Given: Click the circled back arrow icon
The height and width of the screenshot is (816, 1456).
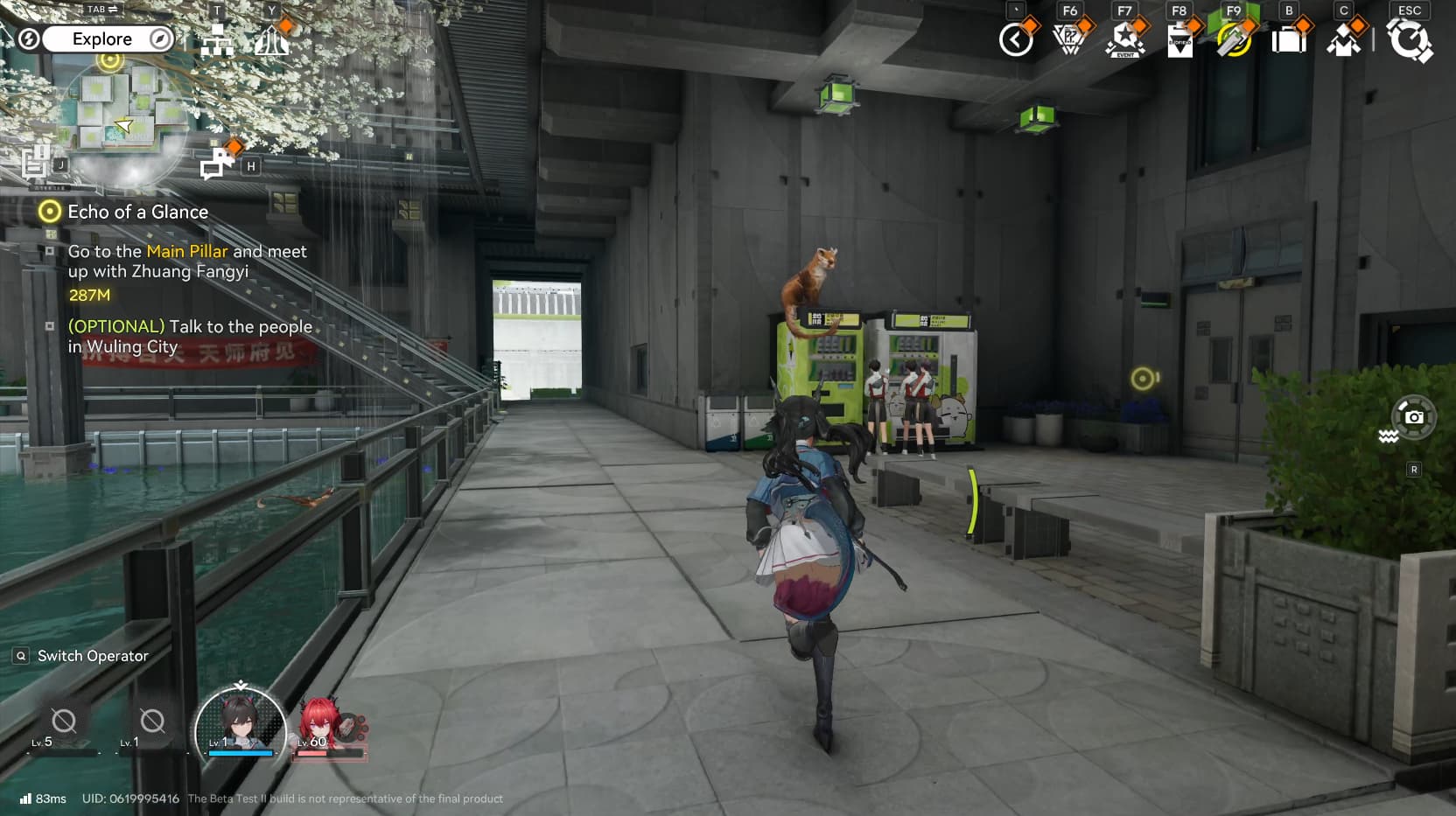Looking at the screenshot, I should [1016, 40].
